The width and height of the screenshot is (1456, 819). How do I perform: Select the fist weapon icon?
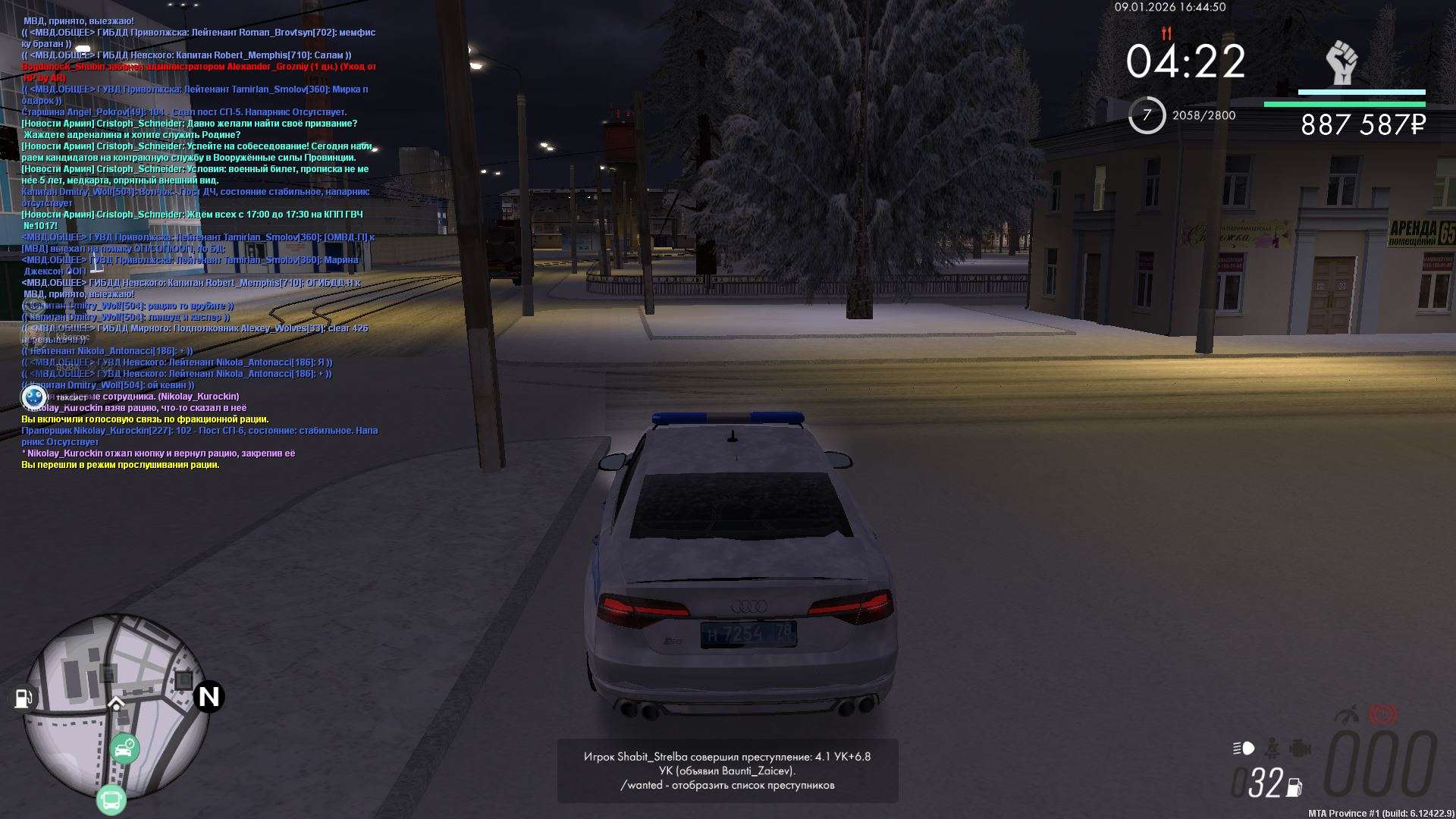1341,63
